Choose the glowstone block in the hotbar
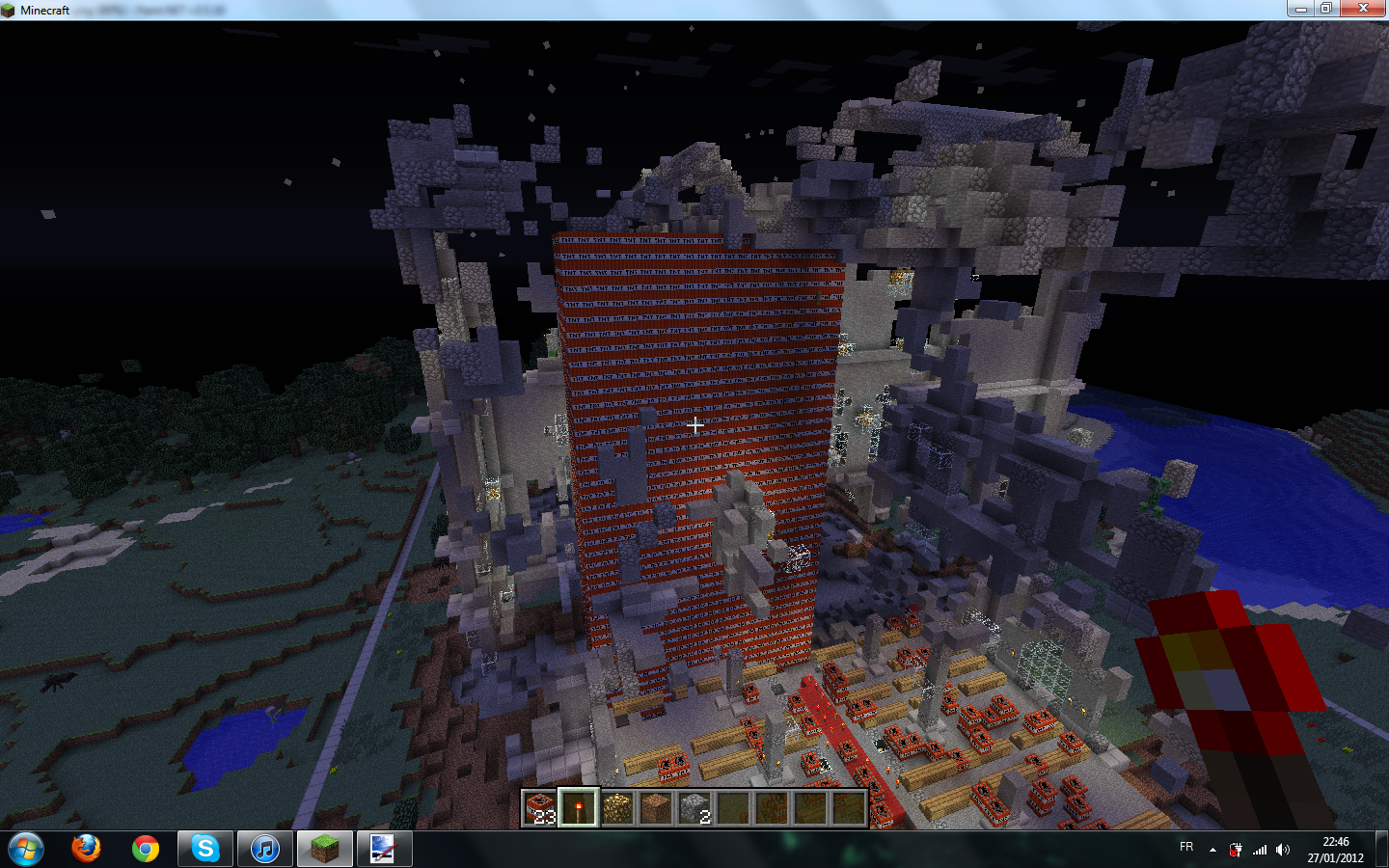Image resolution: width=1389 pixels, height=868 pixels. point(617,808)
